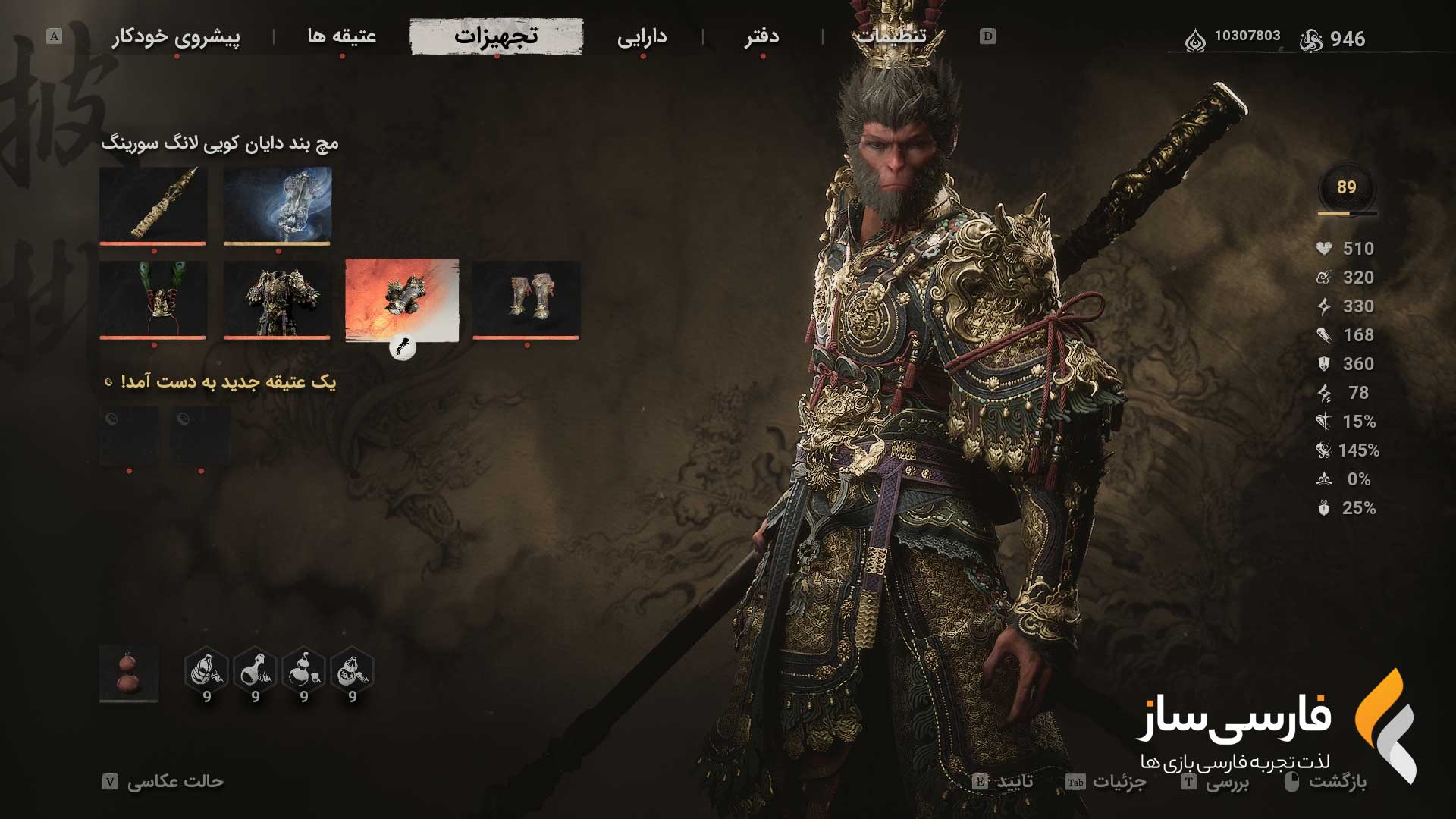Pick the golden body armor slot
The width and height of the screenshot is (1456, 819).
[x=278, y=300]
